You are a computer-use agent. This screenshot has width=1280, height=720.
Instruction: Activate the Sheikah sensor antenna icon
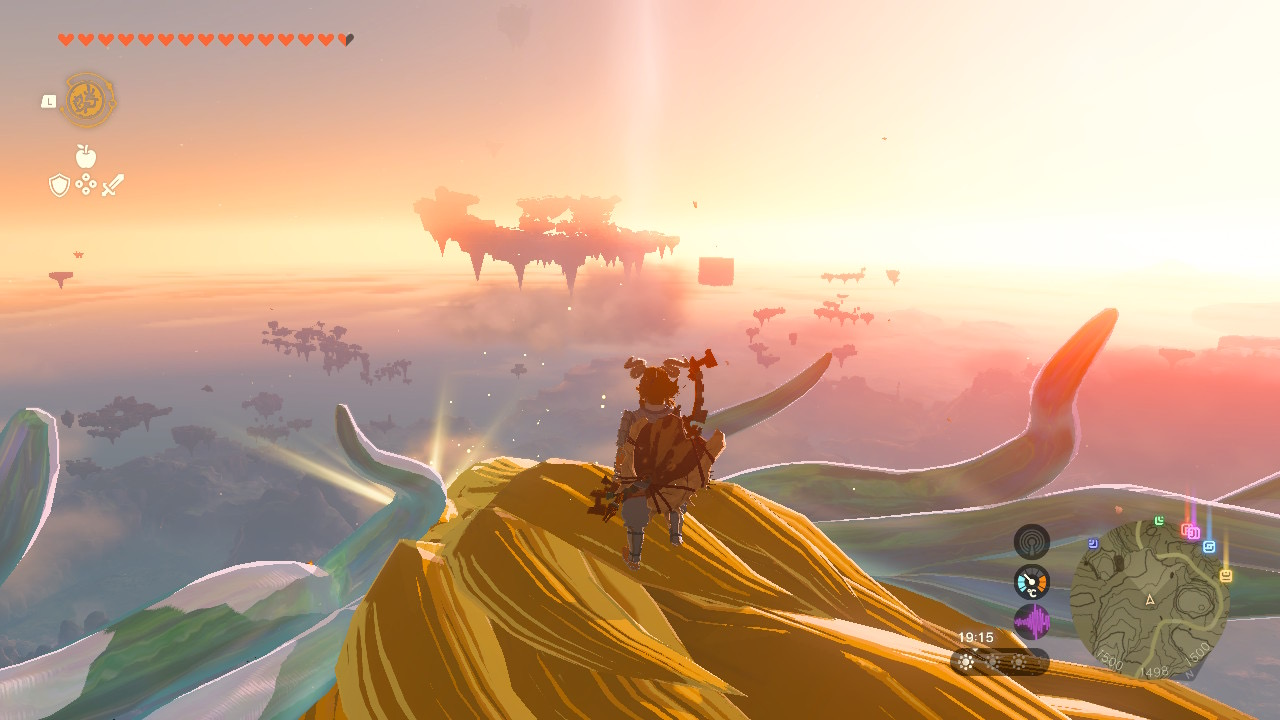point(1031,542)
